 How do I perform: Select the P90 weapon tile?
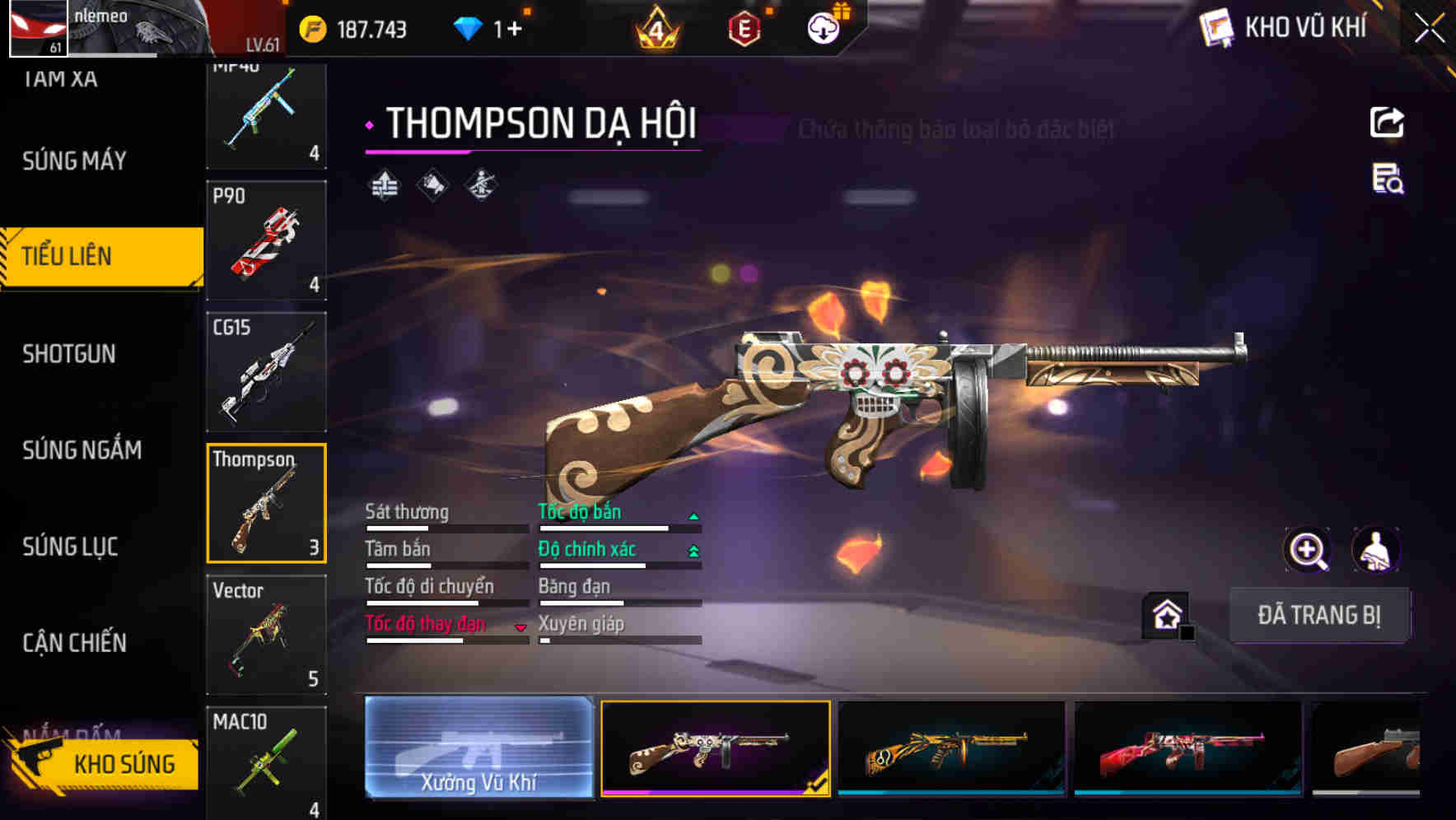266,240
